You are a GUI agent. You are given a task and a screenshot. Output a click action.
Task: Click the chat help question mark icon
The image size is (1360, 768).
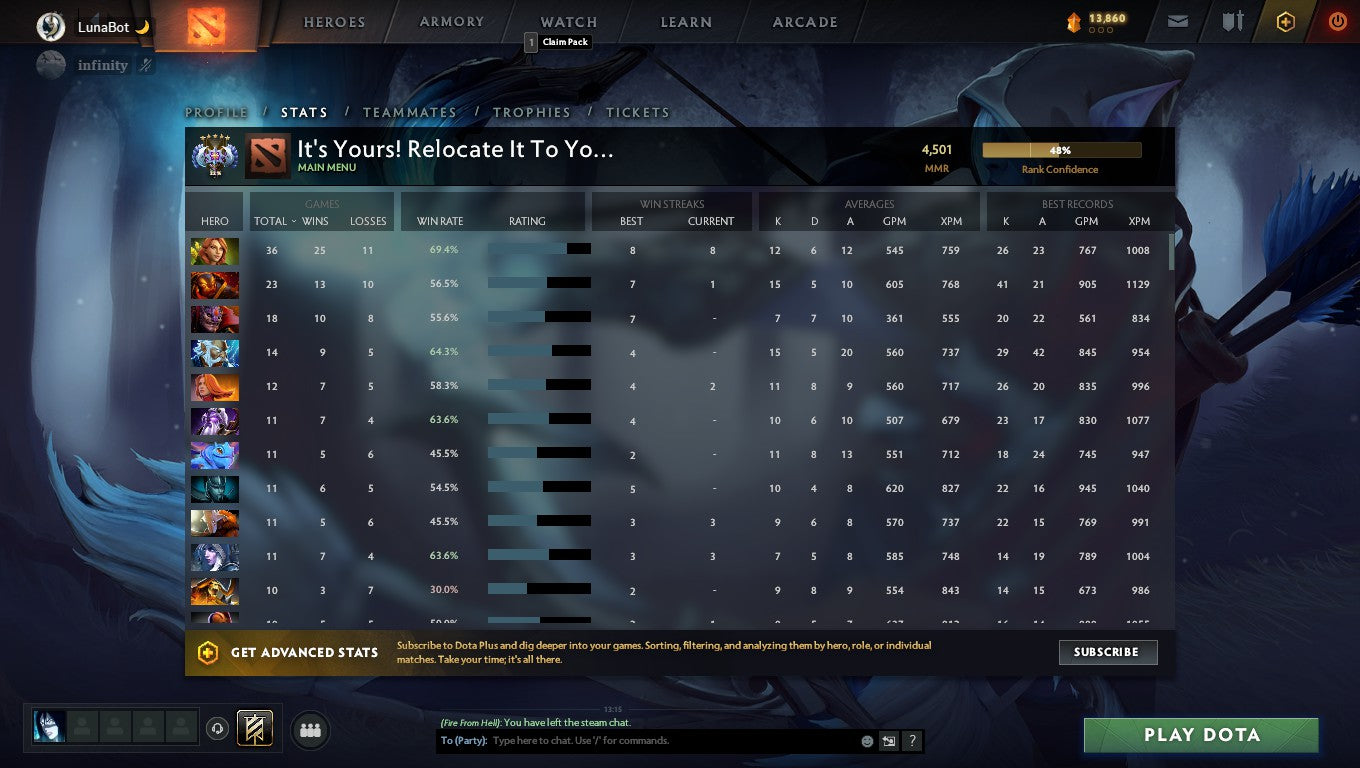tap(911, 741)
